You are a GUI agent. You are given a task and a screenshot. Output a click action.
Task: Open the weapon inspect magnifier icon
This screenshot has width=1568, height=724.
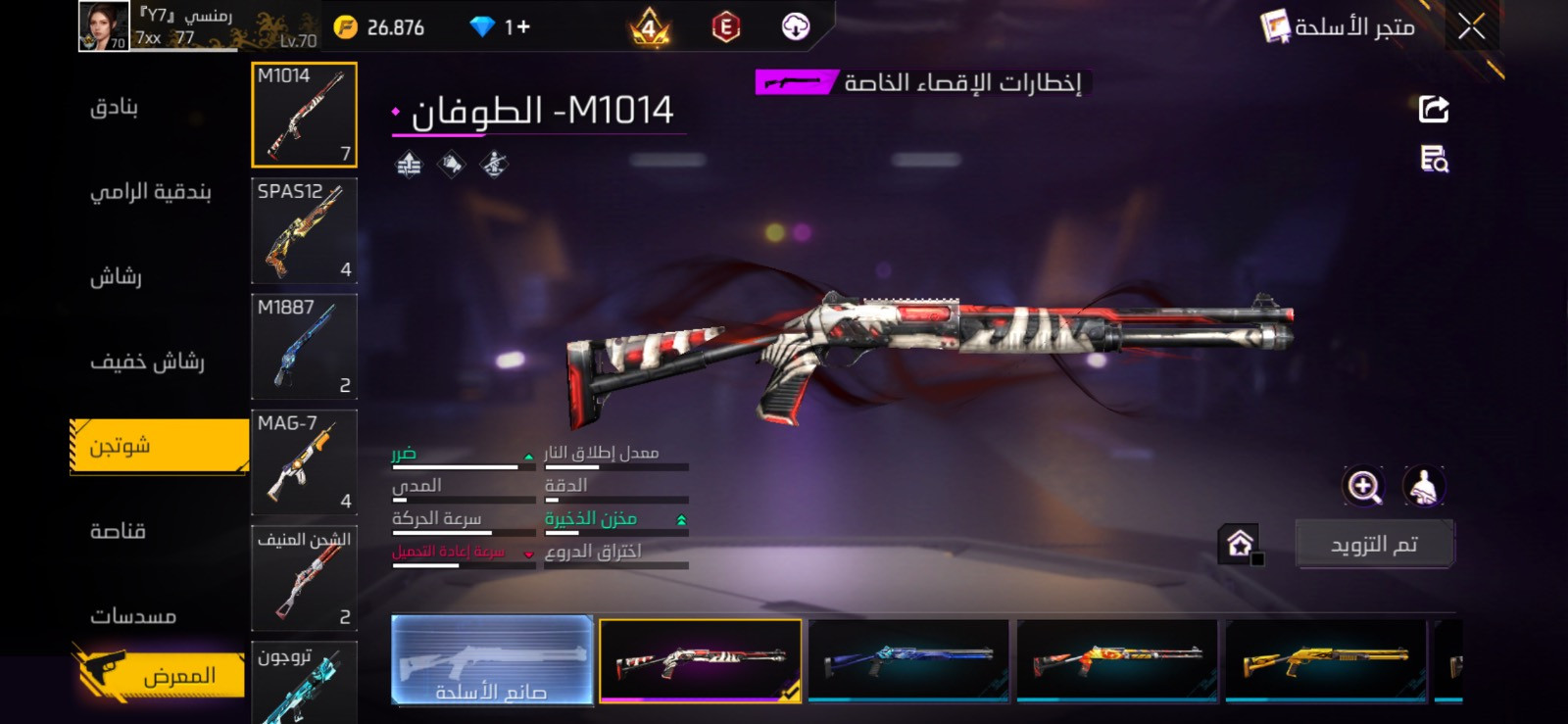pyautogui.click(x=1431, y=160)
